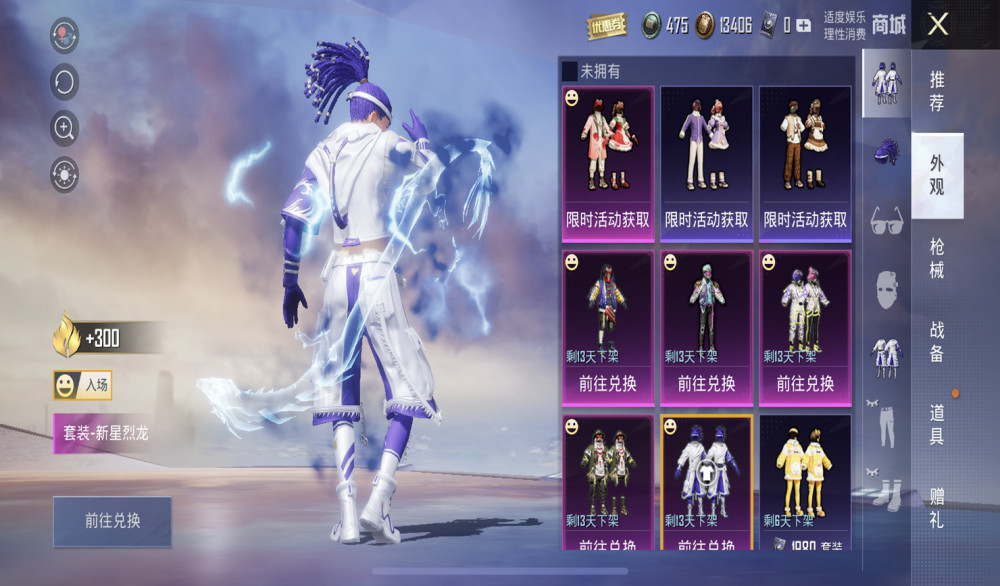Tap the 入场 emote button
The image size is (1000, 586).
click(82, 385)
